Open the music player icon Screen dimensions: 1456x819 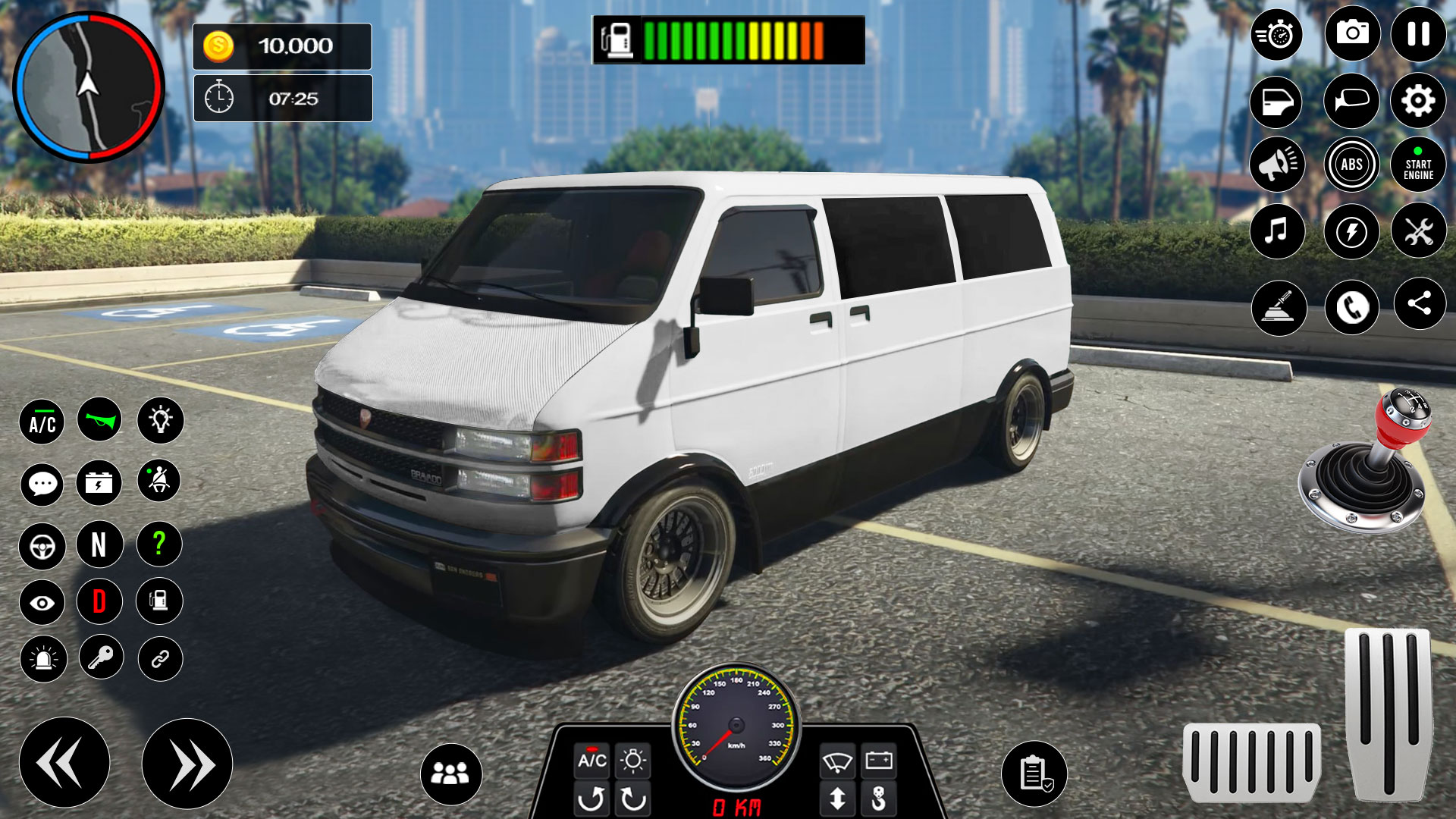(x=1276, y=231)
